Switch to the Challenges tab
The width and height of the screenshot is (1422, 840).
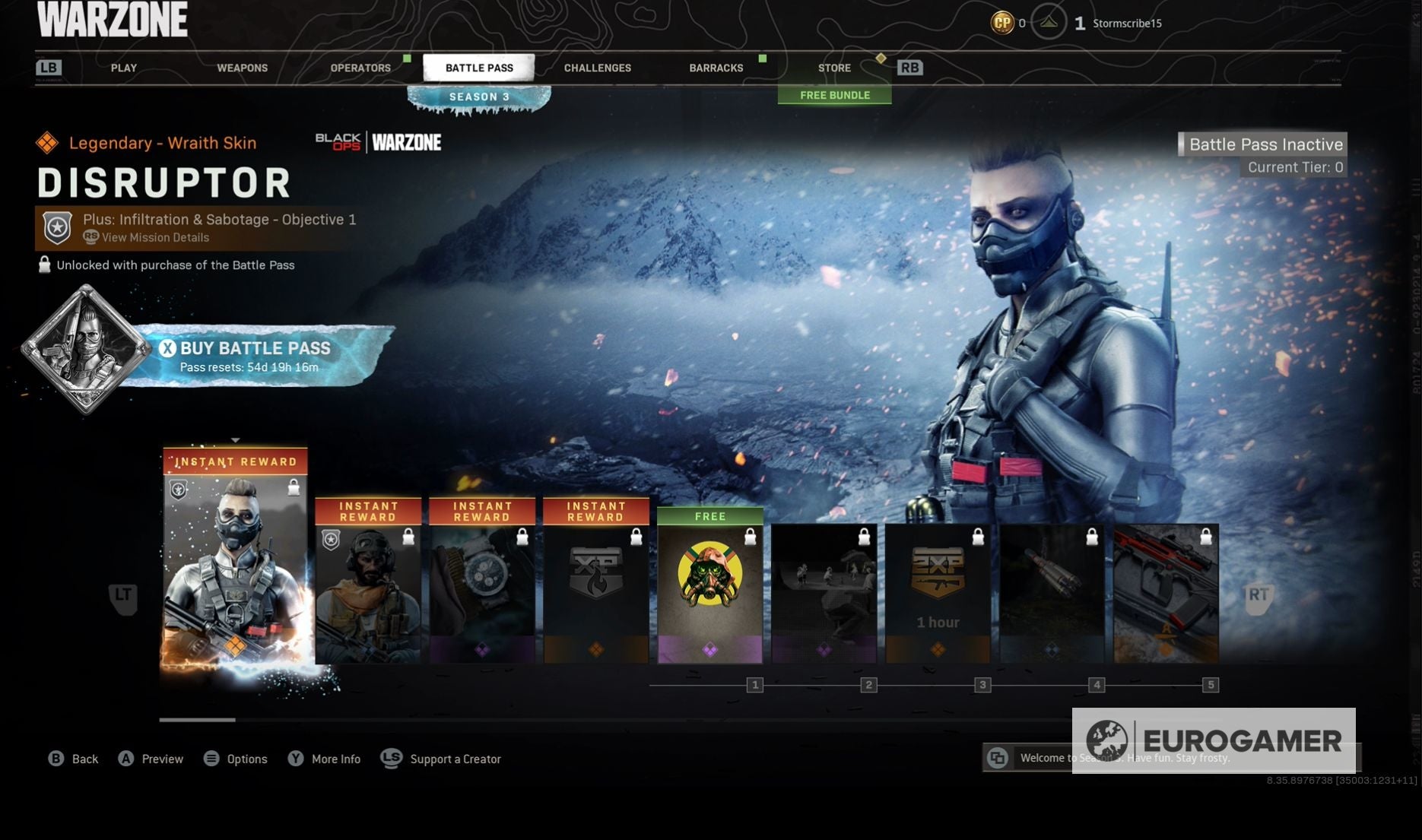(x=597, y=68)
